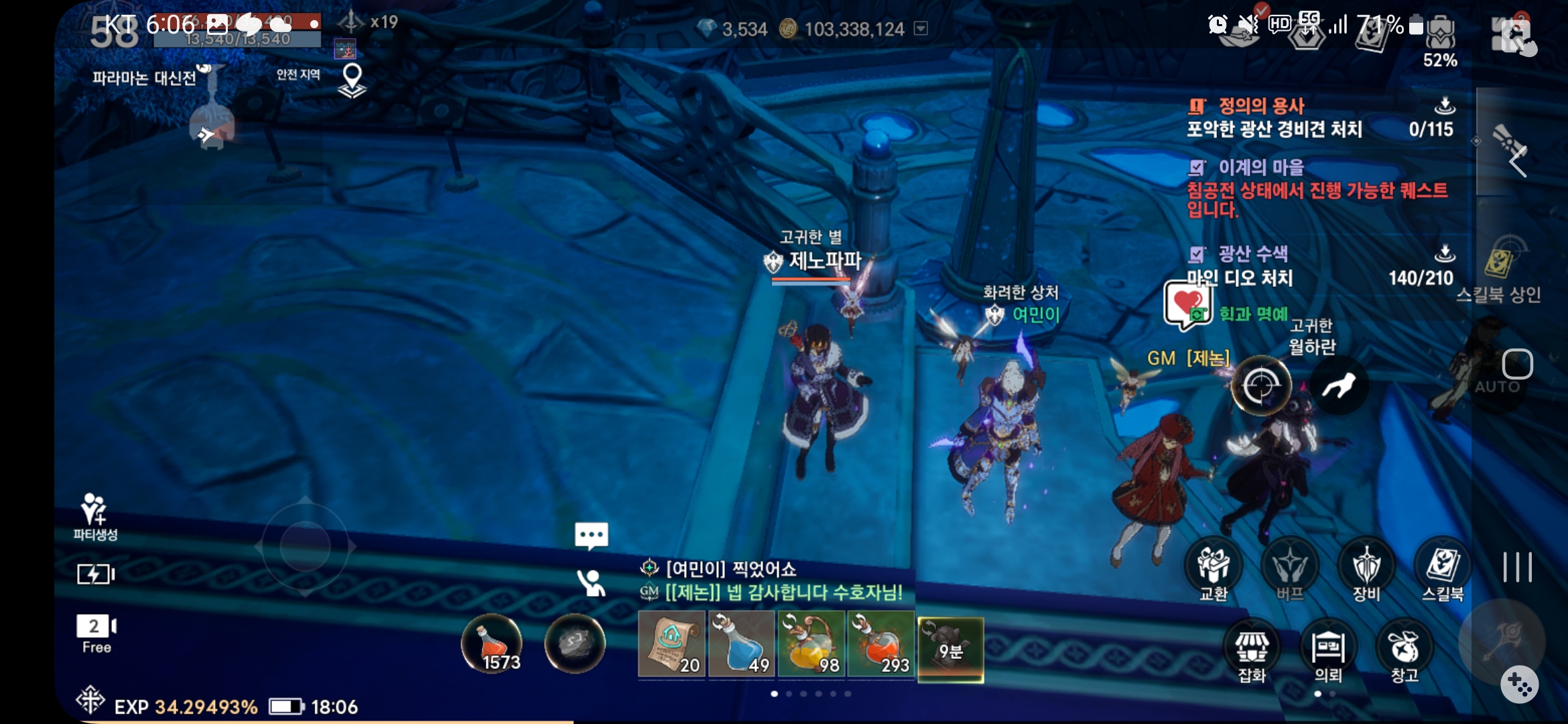This screenshot has width=1568, height=724.
Task: Use the yellow potion slot with 98
Action: [811, 645]
